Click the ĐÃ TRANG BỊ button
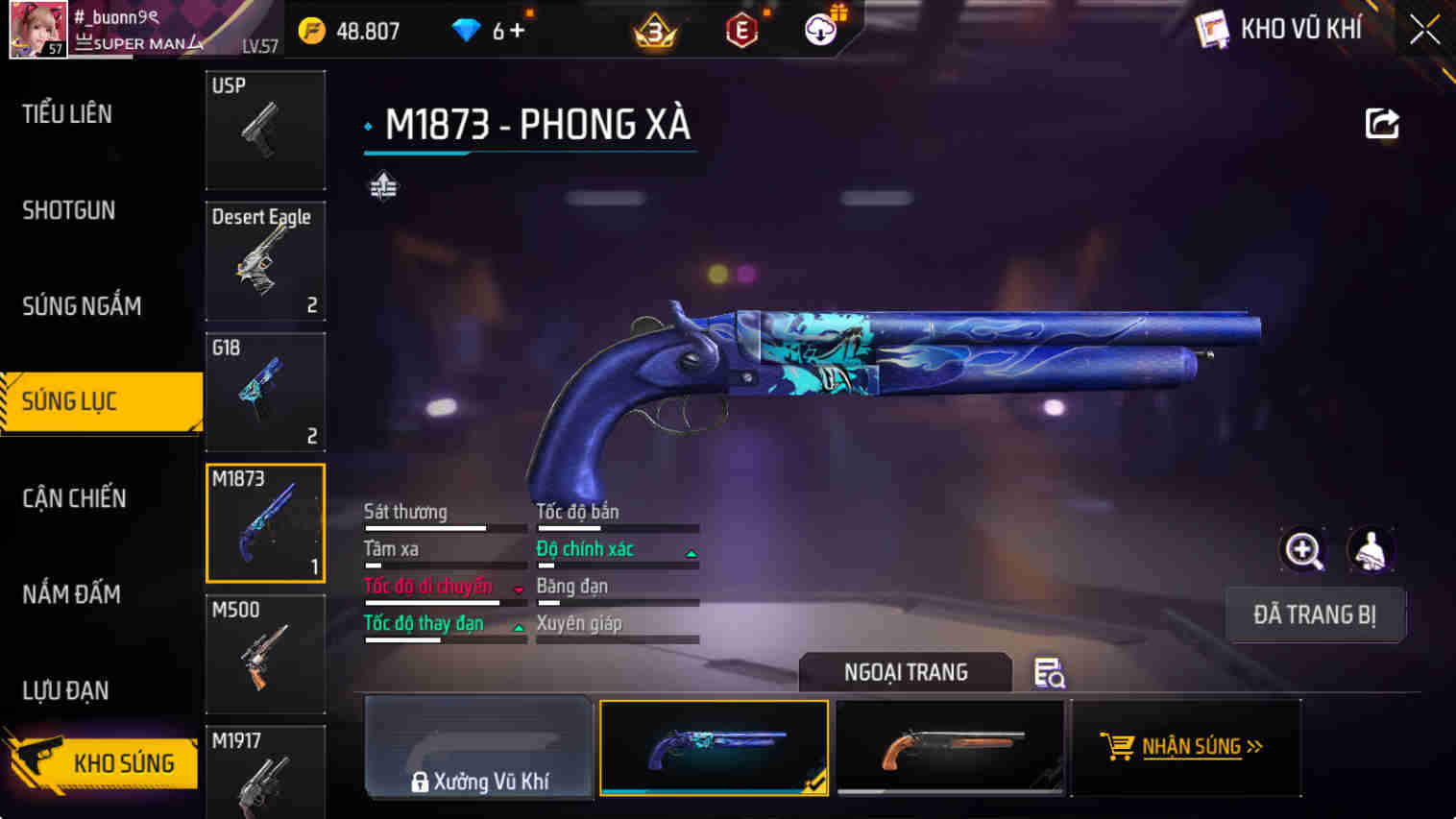 [1316, 614]
